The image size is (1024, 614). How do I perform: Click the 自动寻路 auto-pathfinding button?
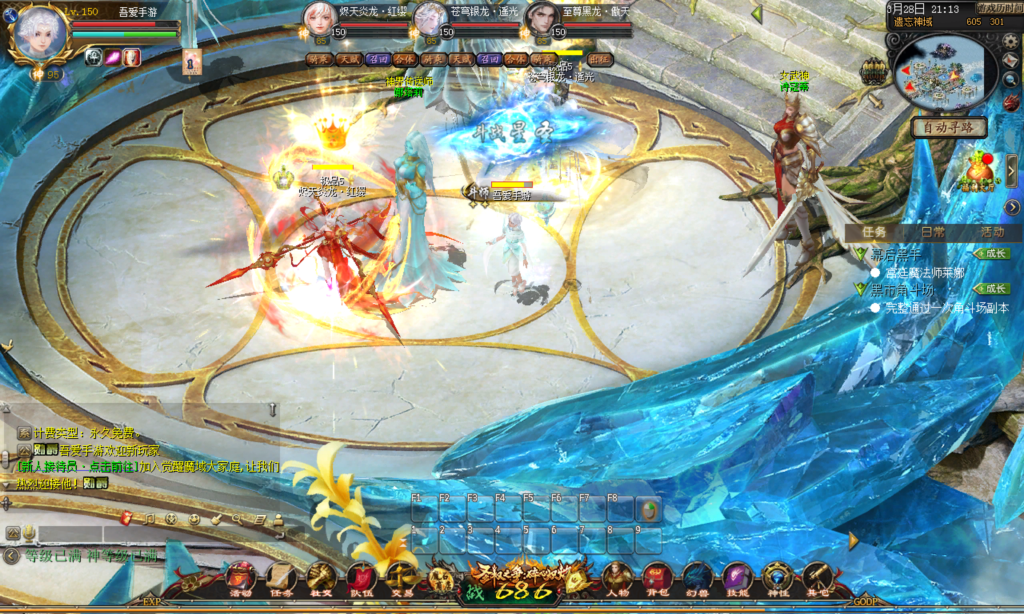coord(949,128)
